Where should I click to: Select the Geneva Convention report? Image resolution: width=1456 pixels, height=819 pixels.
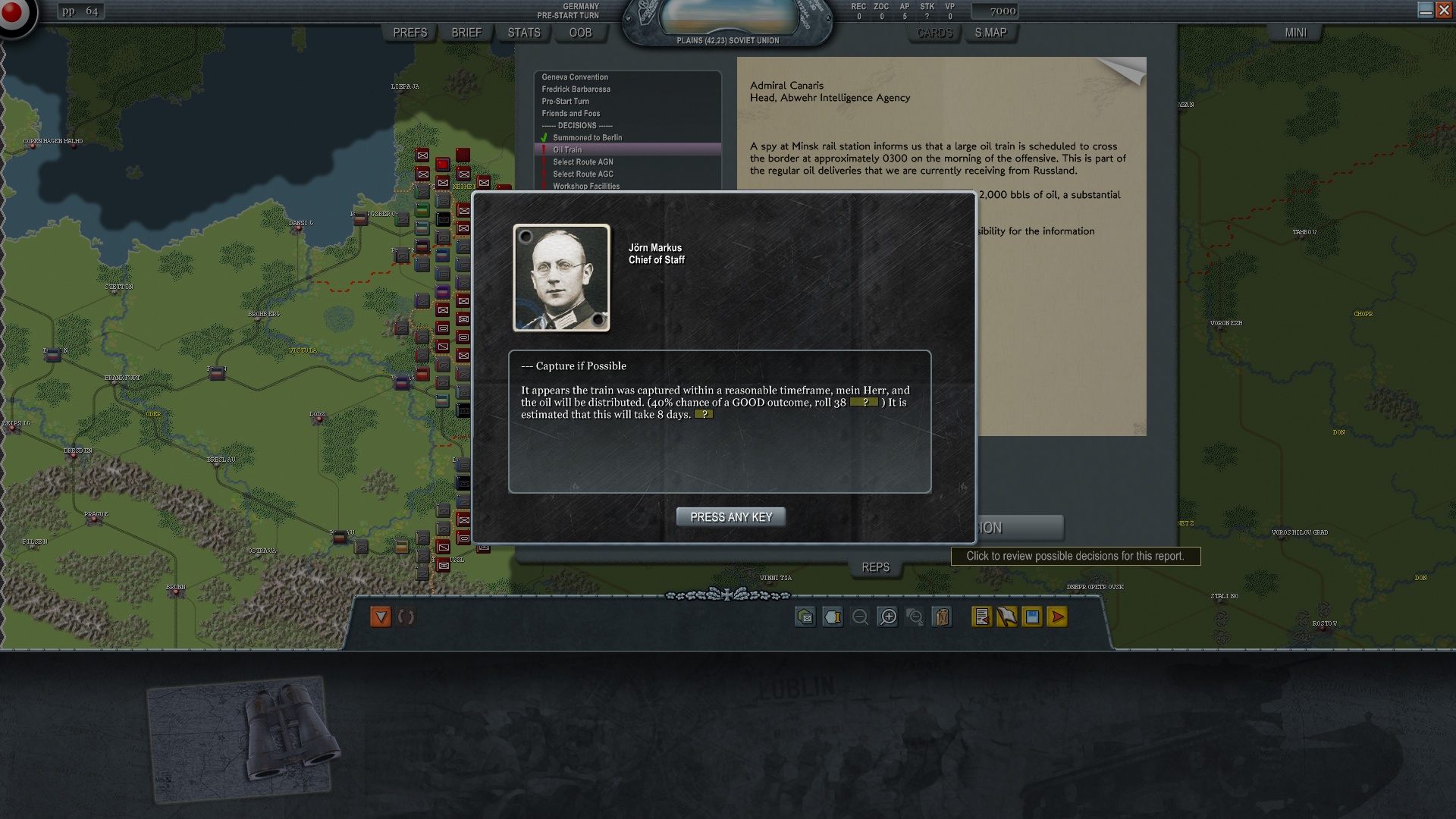(x=575, y=77)
